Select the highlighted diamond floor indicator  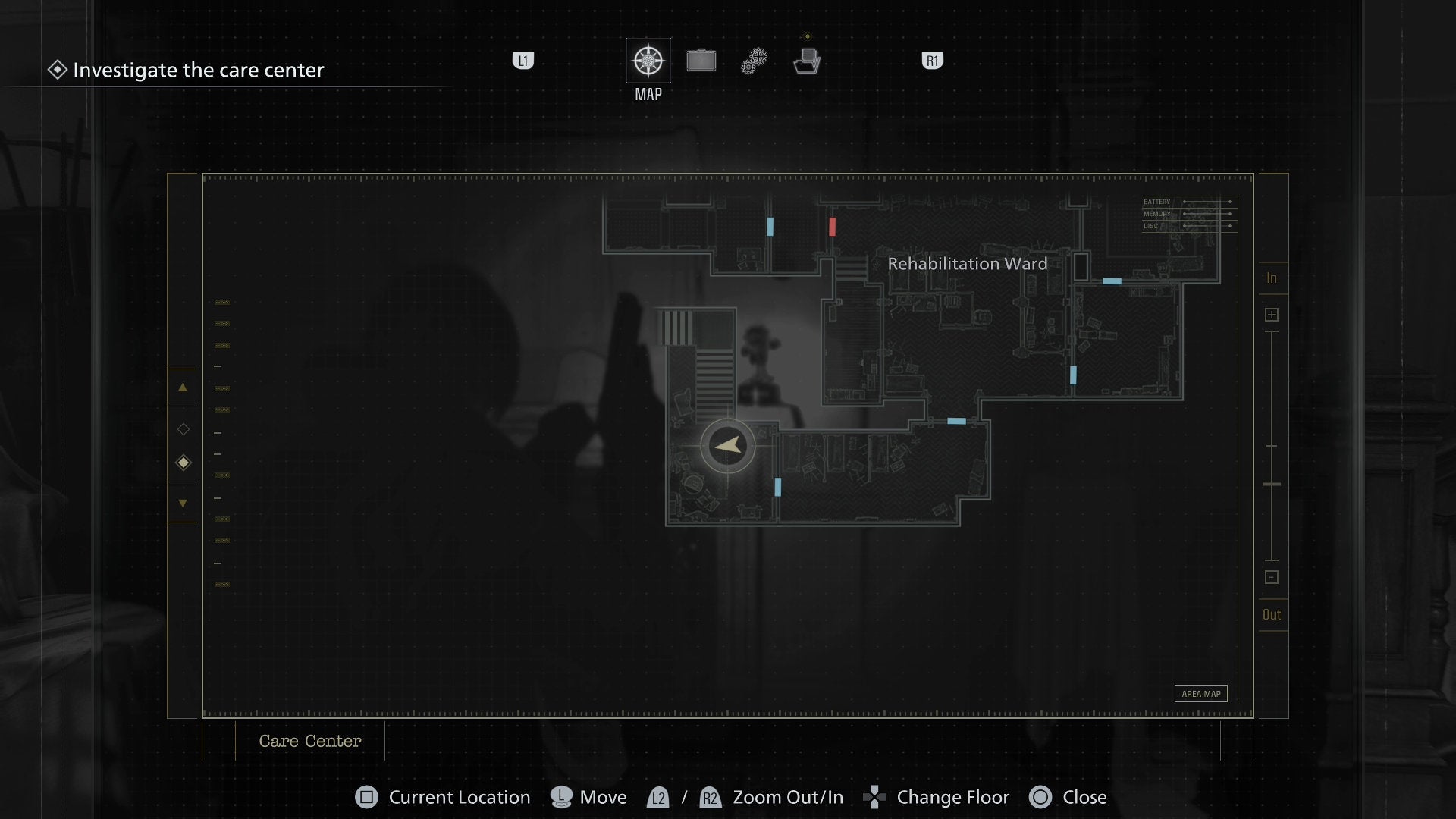tap(183, 462)
